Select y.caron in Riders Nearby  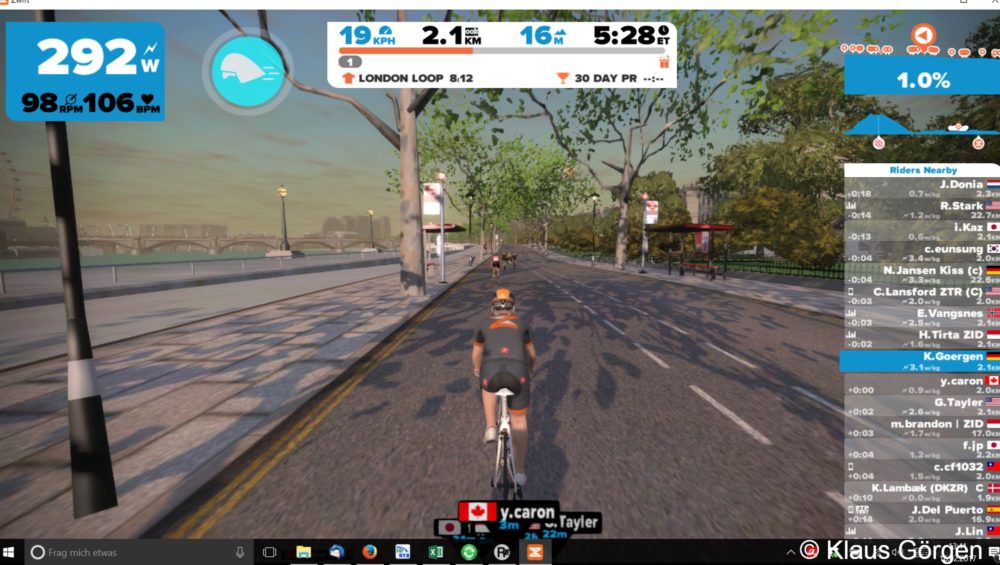point(920,385)
